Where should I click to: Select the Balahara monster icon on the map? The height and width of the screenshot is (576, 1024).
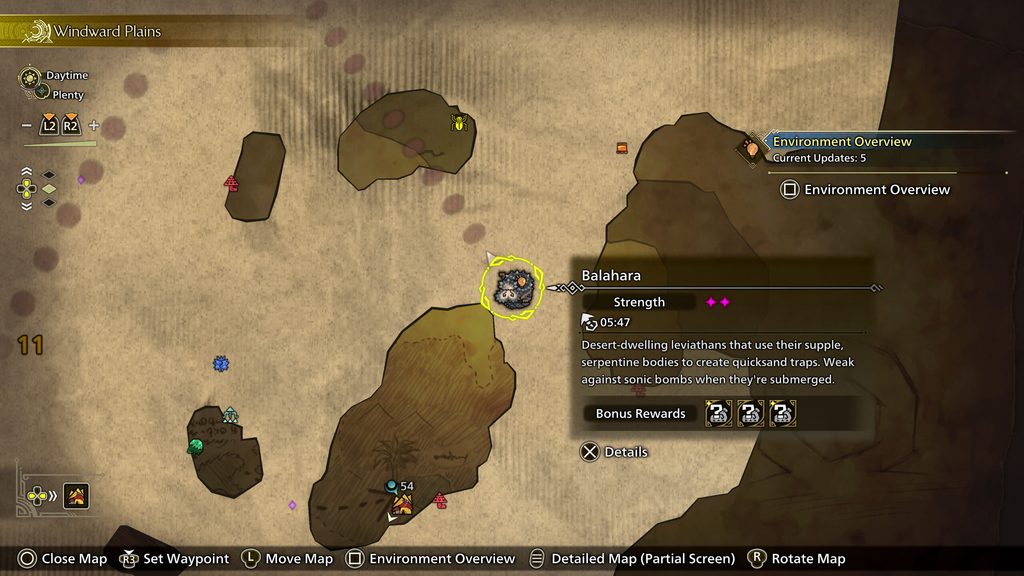click(513, 287)
